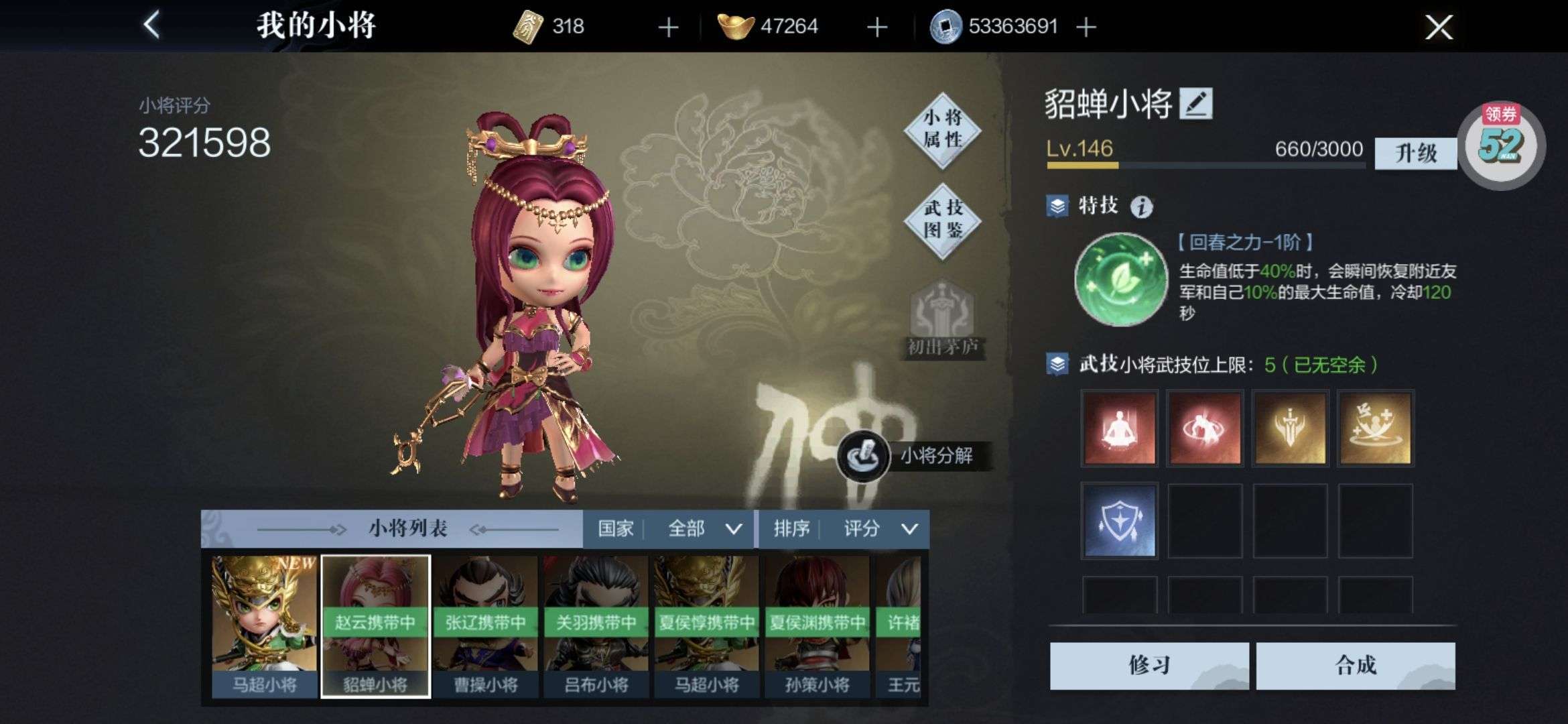Go back using the top-left arrow
Viewport: 1568px width, 724px height.
(152, 26)
